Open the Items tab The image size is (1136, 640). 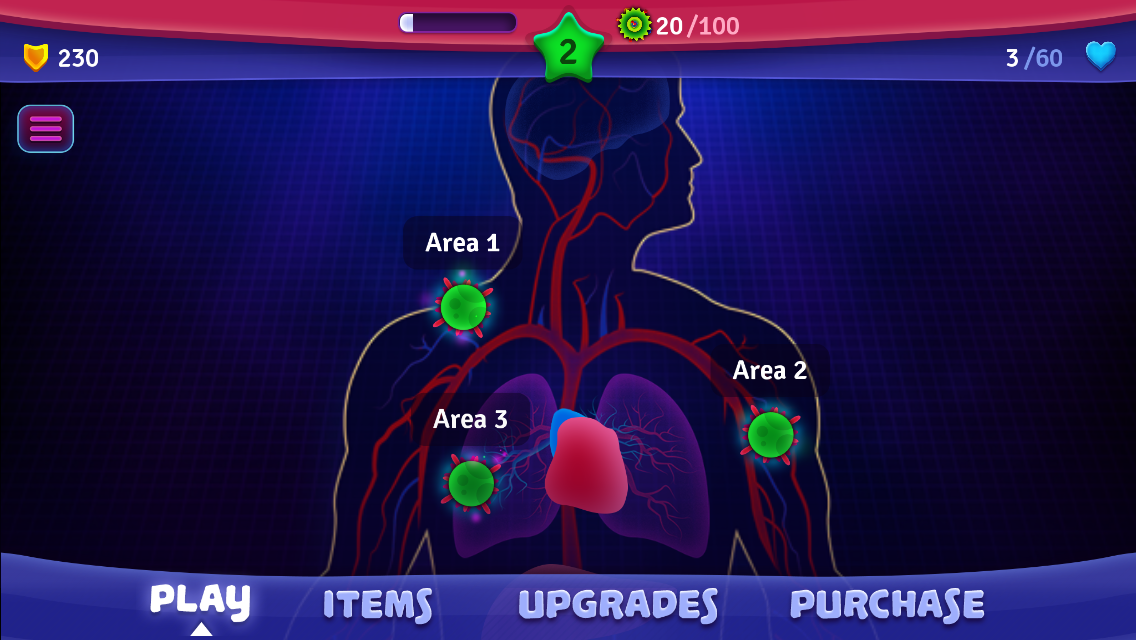(x=377, y=605)
